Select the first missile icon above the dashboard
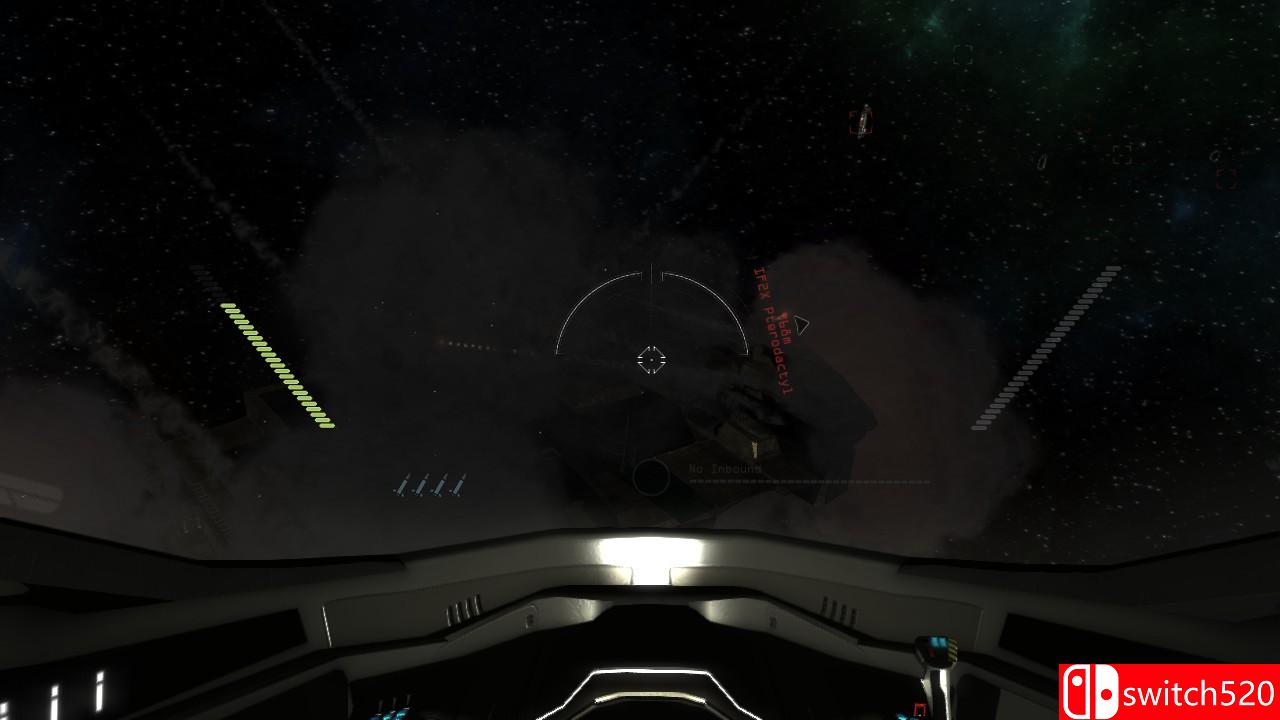This screenshot has height=720, width=1280. [x=404, y=483]
